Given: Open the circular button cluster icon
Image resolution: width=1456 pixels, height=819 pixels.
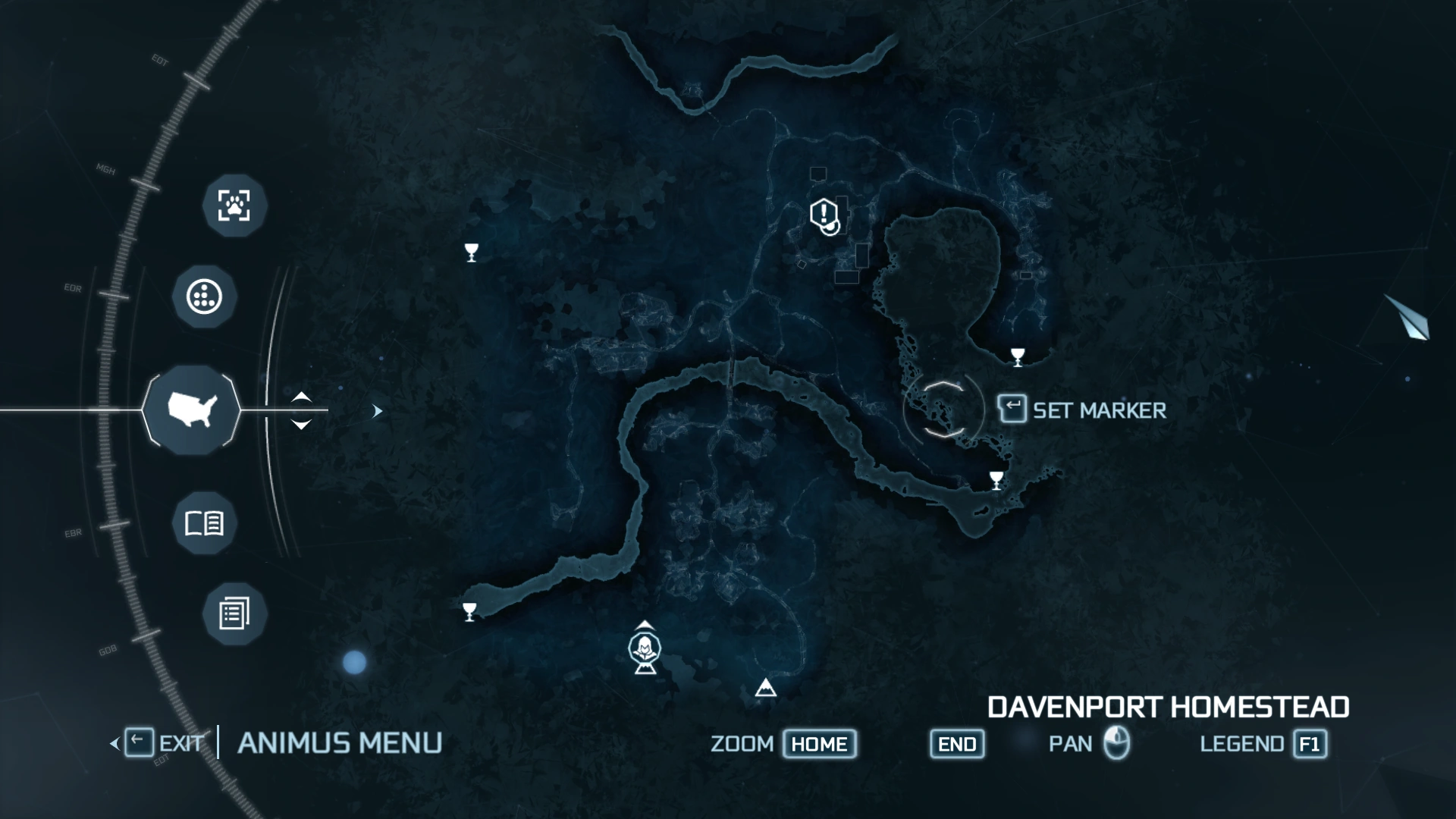Looking at the screenshot, I should click(203, 297).
